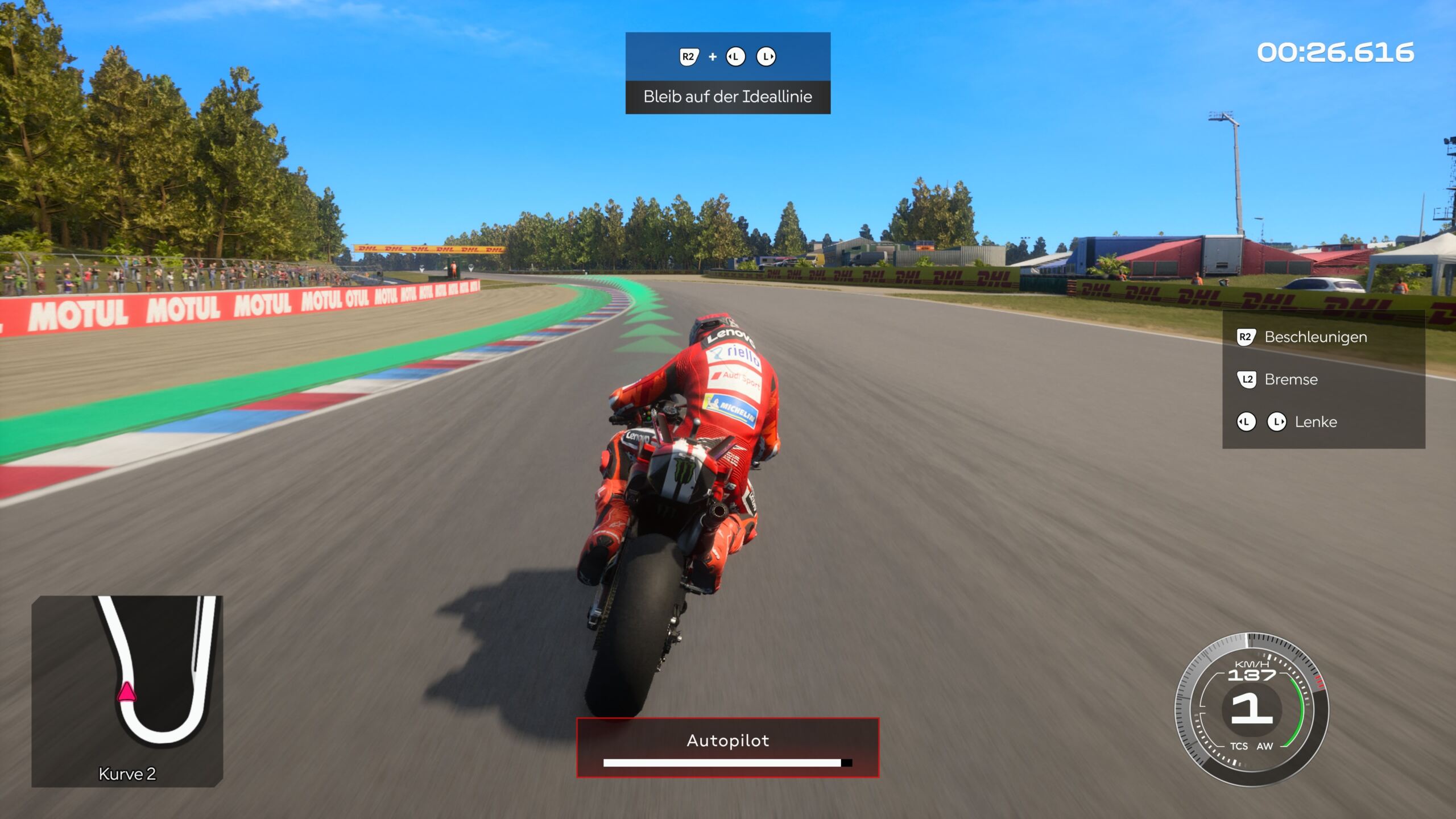Screen dimensions: 1456x819
Task: Choose the Bremse entry in the controls list
Action: click(x=1290, y=379)
